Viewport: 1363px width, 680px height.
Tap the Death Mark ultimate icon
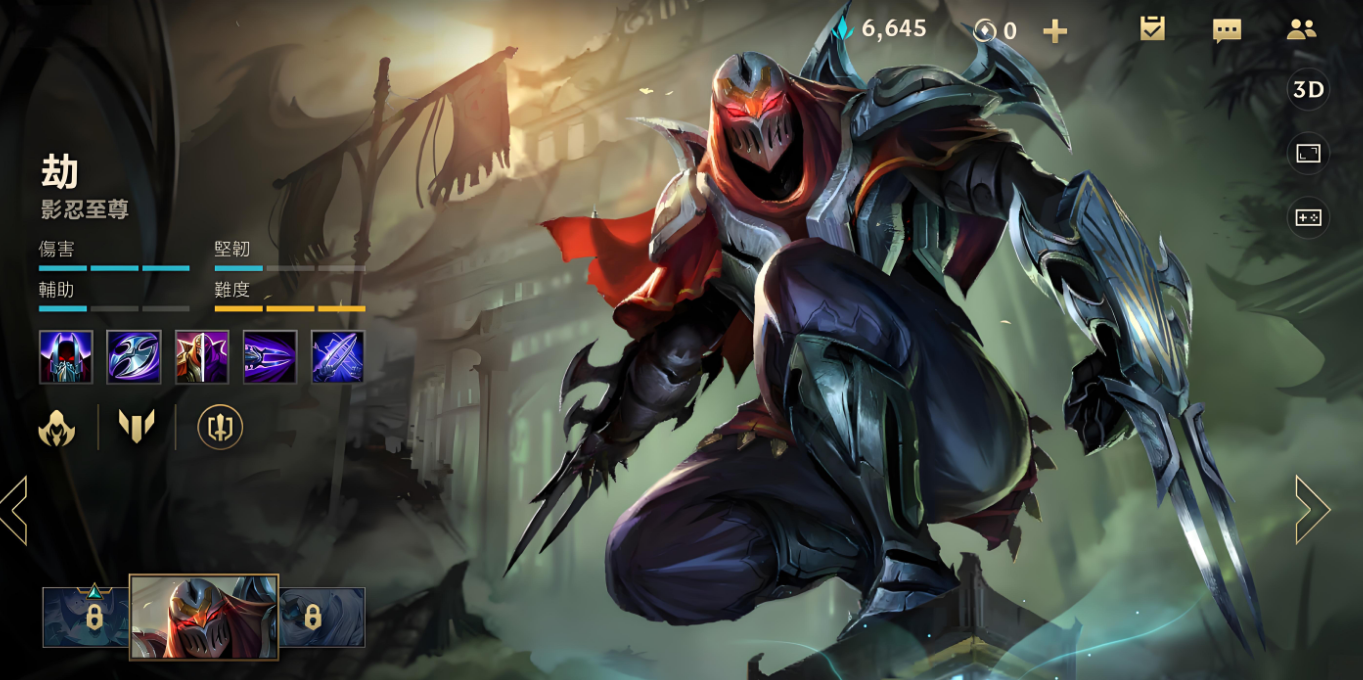338,357
